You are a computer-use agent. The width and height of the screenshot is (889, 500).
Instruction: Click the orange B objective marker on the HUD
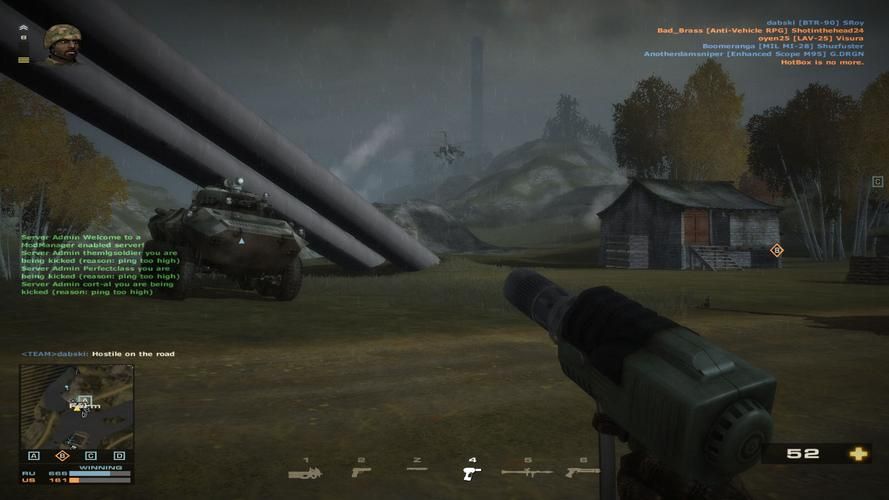(776, 250)
